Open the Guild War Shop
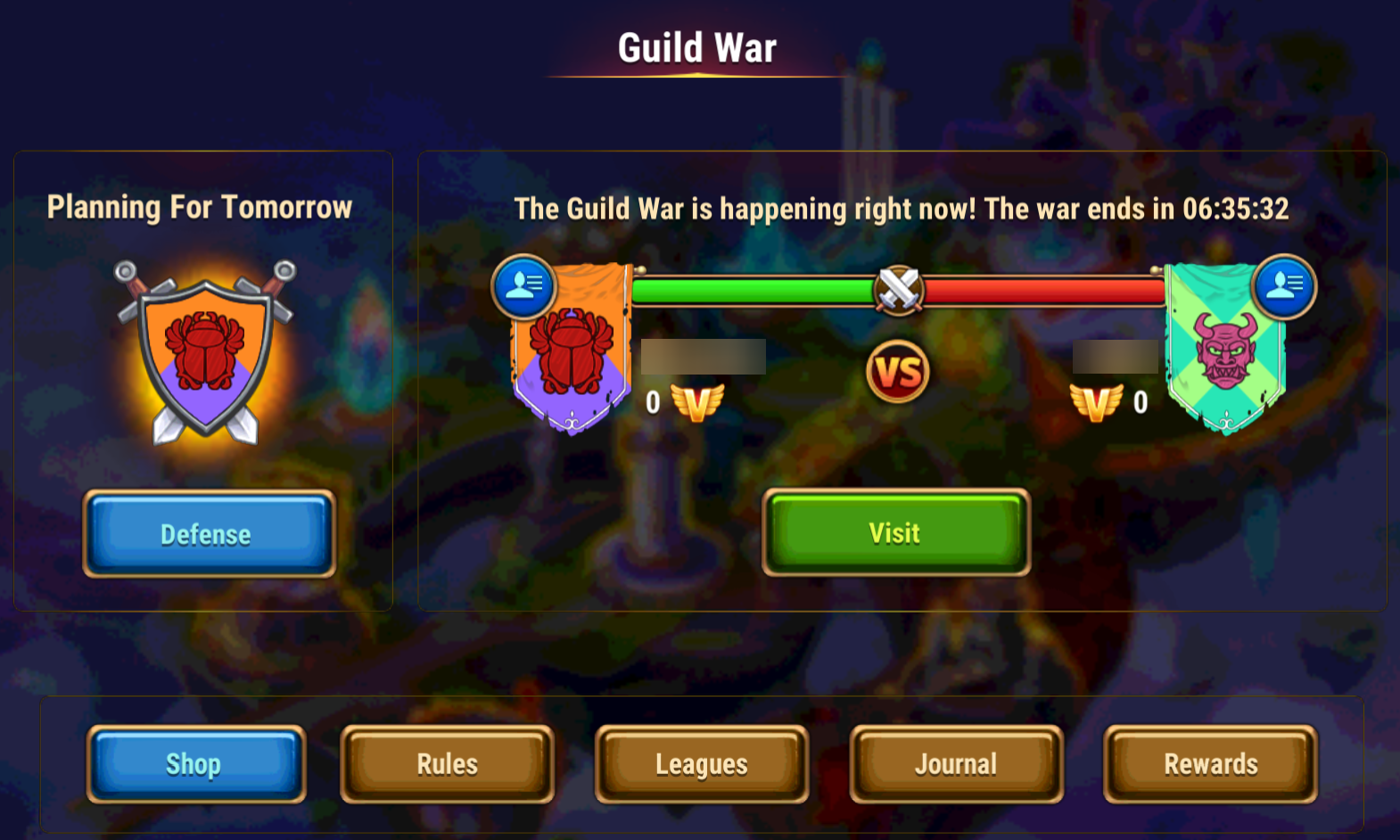 pos(195,763)
